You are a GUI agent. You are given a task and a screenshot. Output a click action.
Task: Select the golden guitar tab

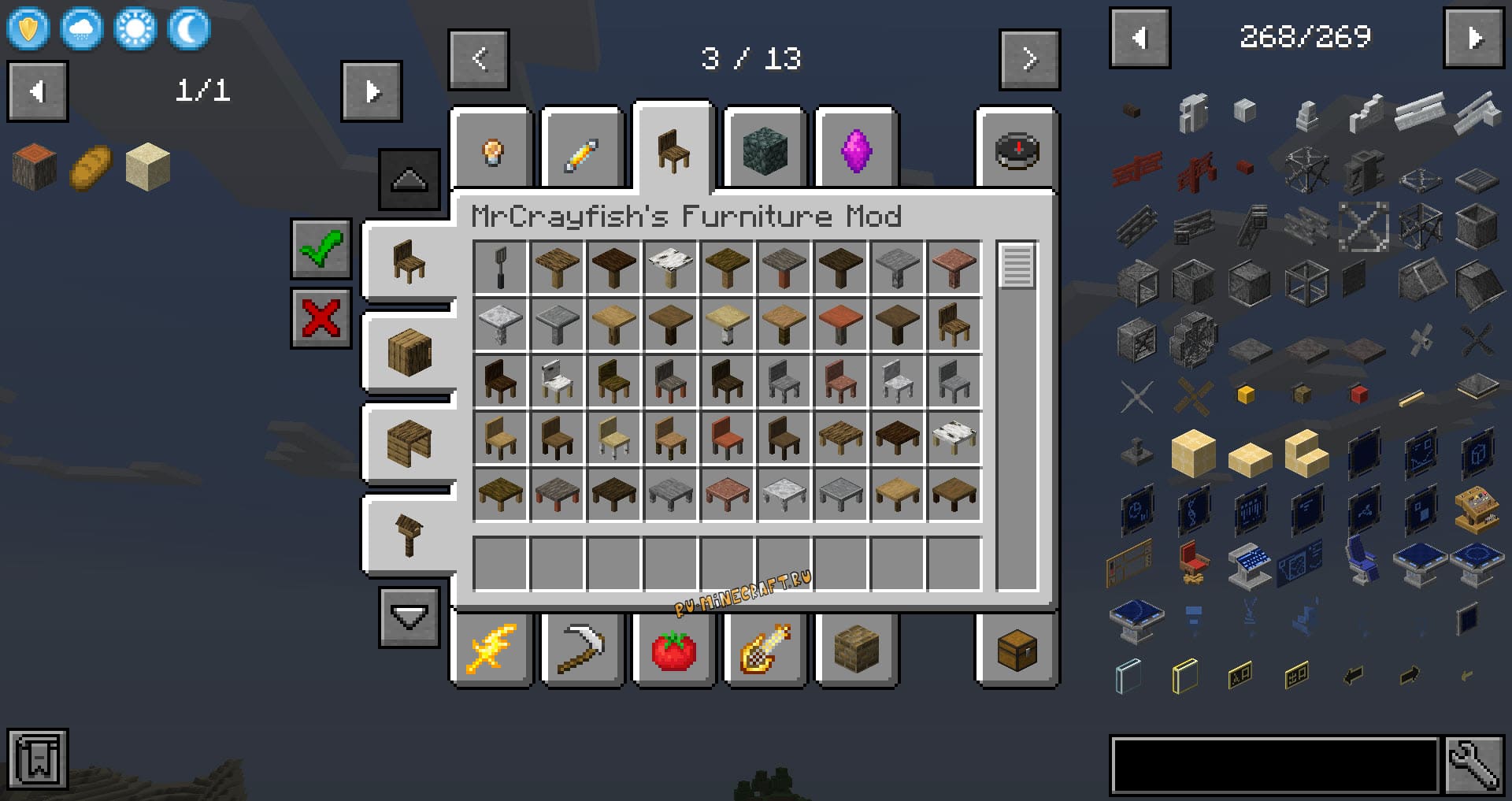765,651
